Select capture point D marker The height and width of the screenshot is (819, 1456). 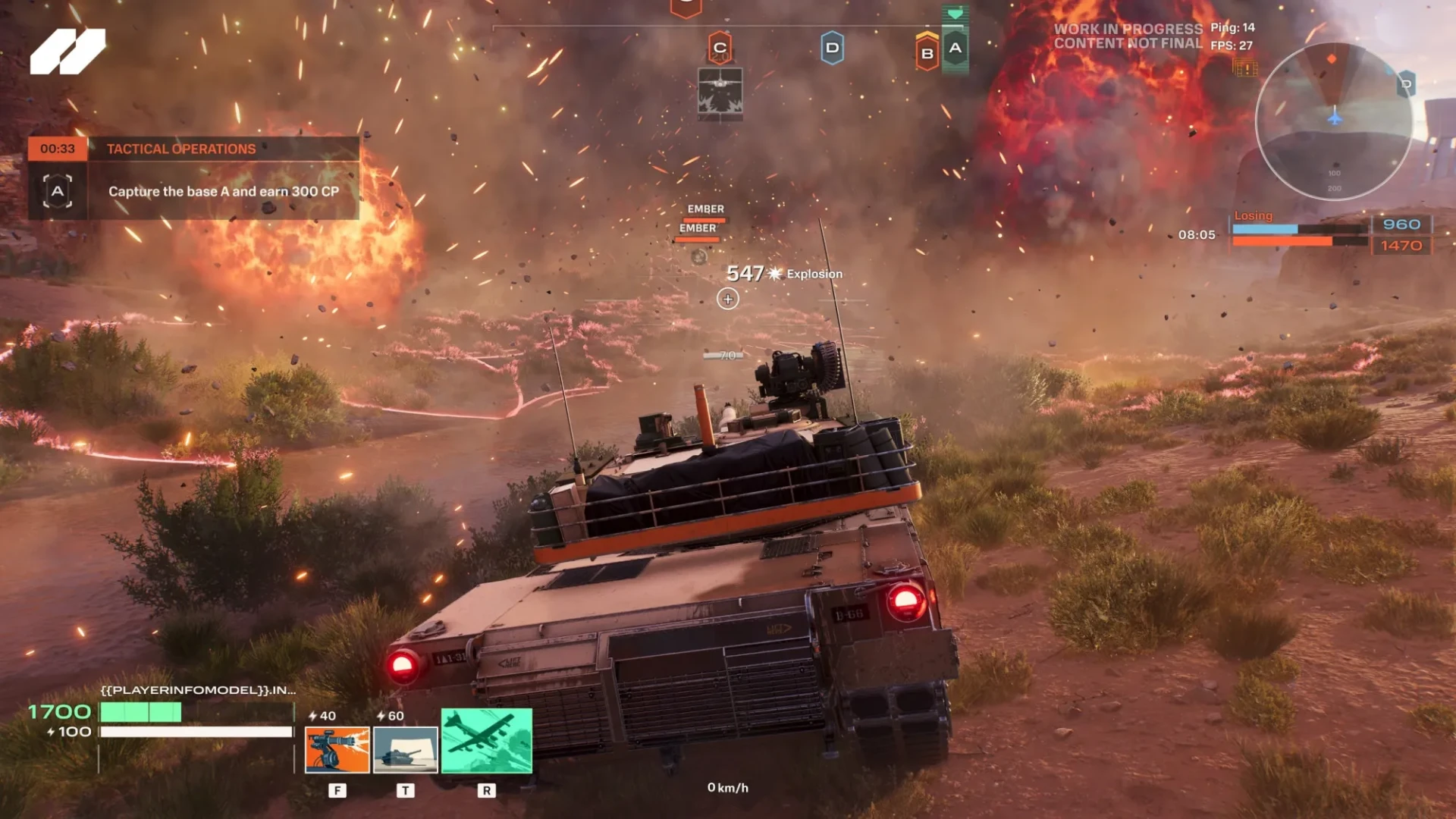click(x=832, y=48)
